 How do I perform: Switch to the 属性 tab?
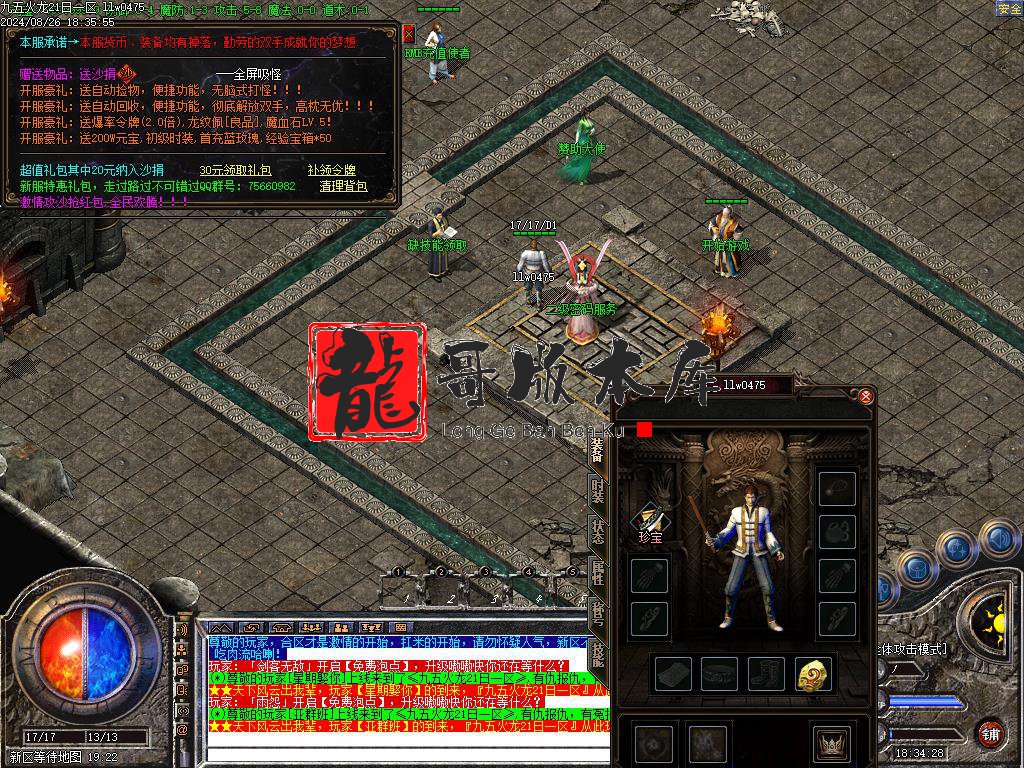(x=598, y=573)
